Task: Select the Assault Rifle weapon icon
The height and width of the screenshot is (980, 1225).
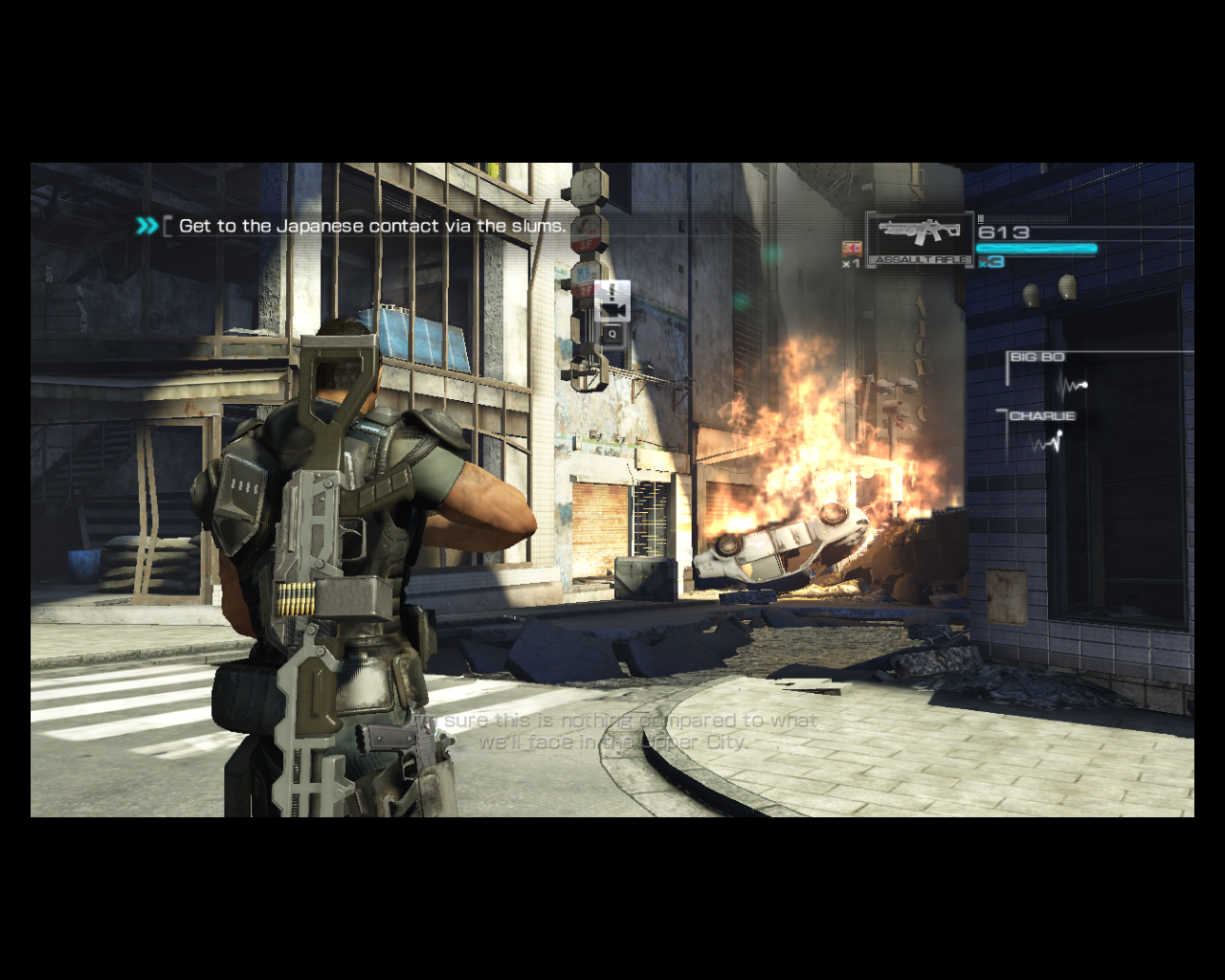Action: pos(919,234)
